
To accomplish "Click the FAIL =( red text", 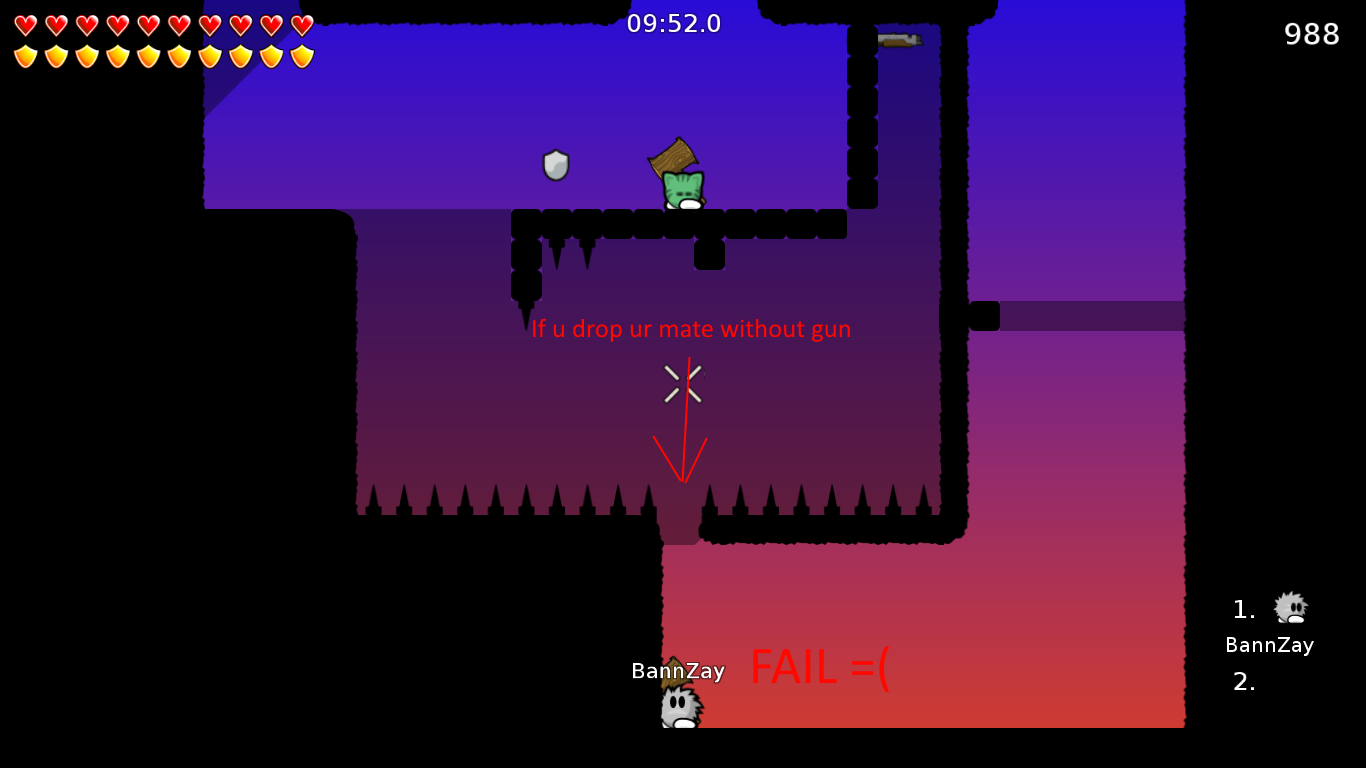I will point(820,668).
